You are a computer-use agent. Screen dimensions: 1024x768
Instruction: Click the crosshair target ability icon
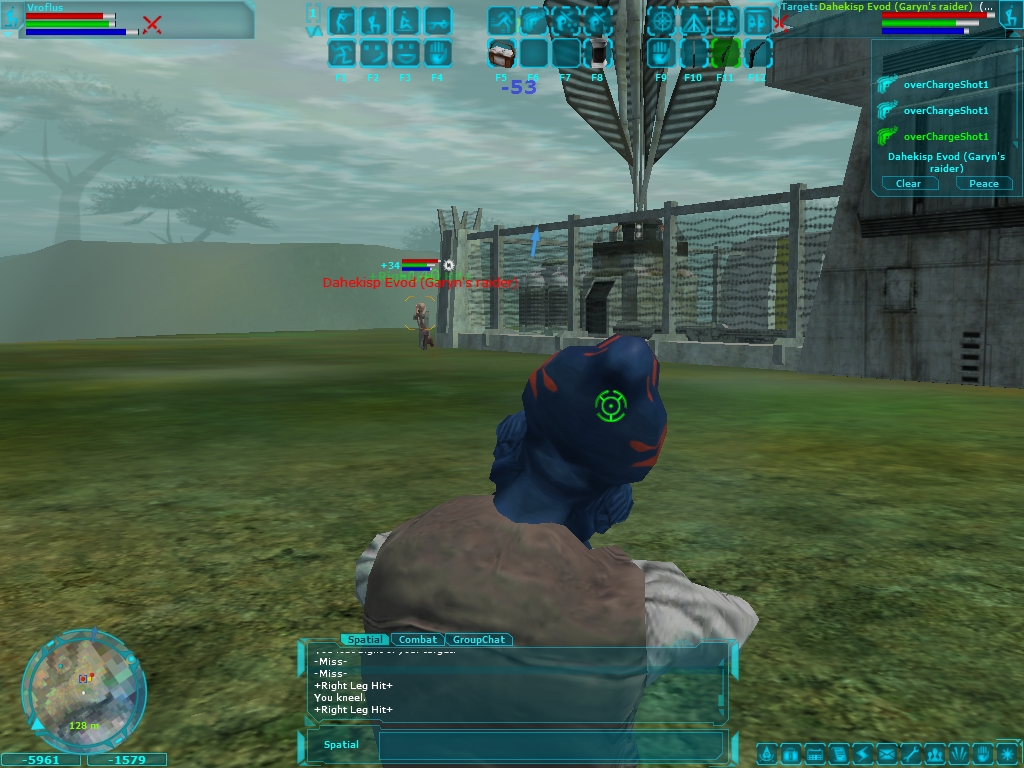[x=661, y=20]
